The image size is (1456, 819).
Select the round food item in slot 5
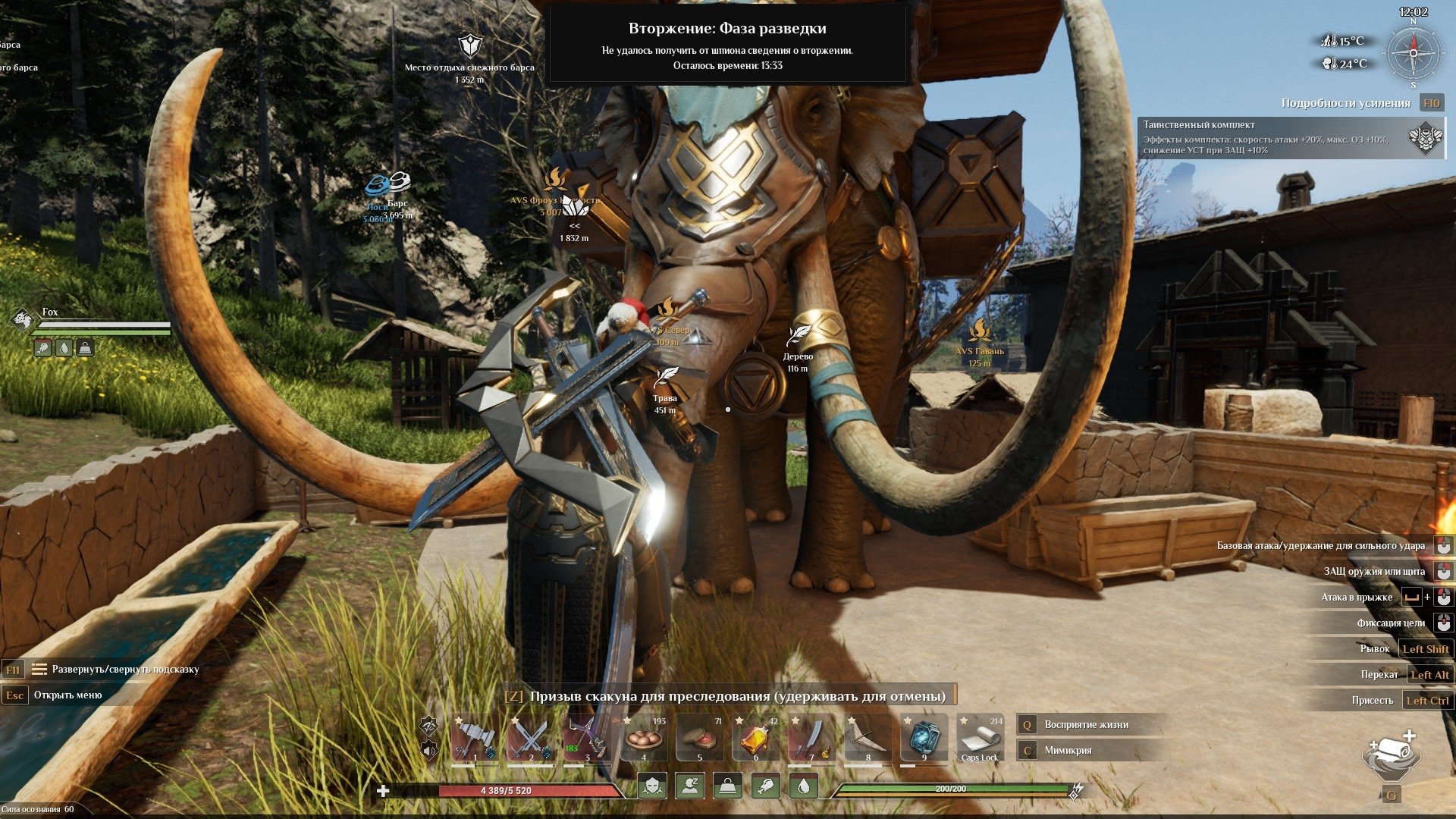[x=699, y=737]
